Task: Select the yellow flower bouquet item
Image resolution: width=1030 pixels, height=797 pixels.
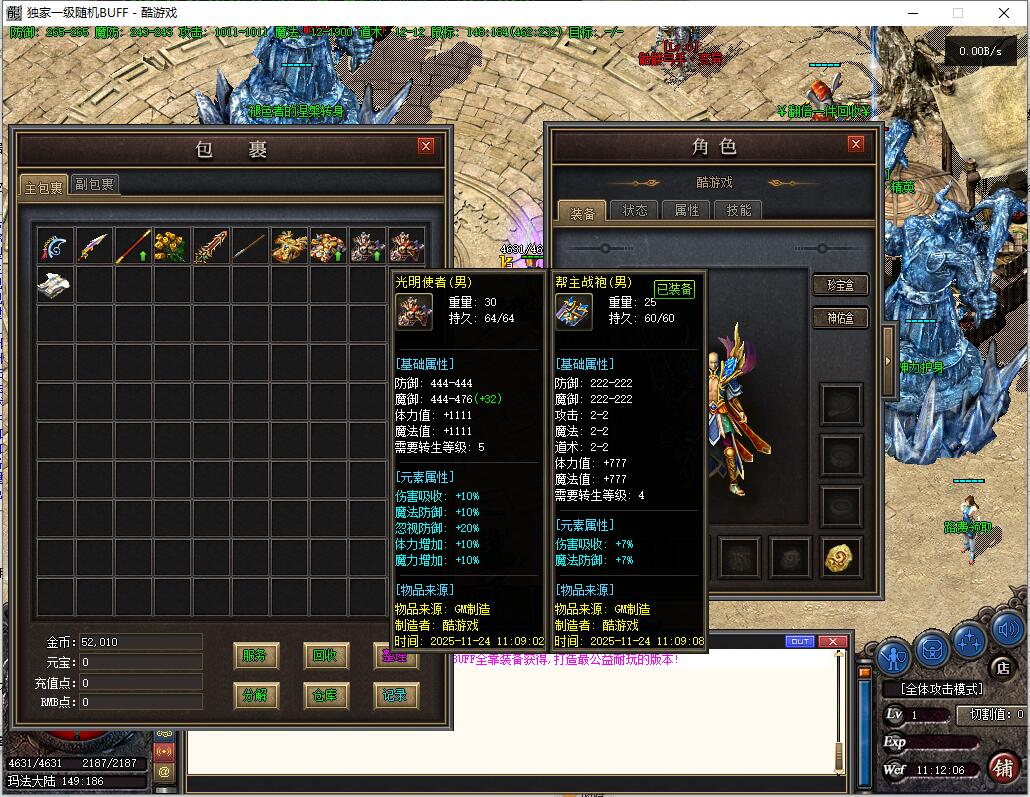Action: [173, 246]
